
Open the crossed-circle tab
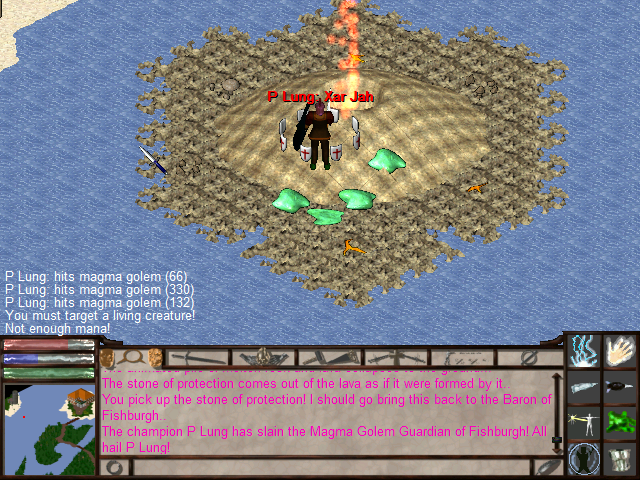pos(530,357)
